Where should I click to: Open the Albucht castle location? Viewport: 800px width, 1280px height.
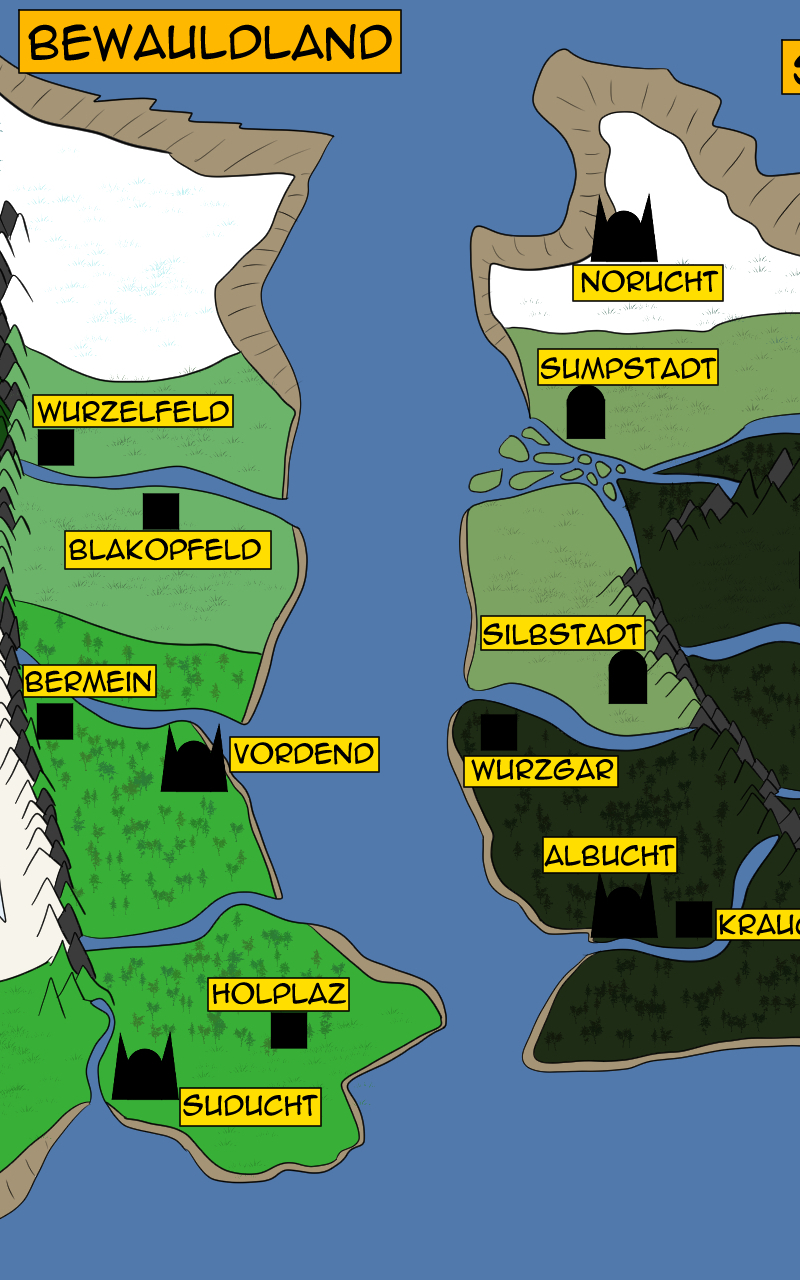click(624, 908)
